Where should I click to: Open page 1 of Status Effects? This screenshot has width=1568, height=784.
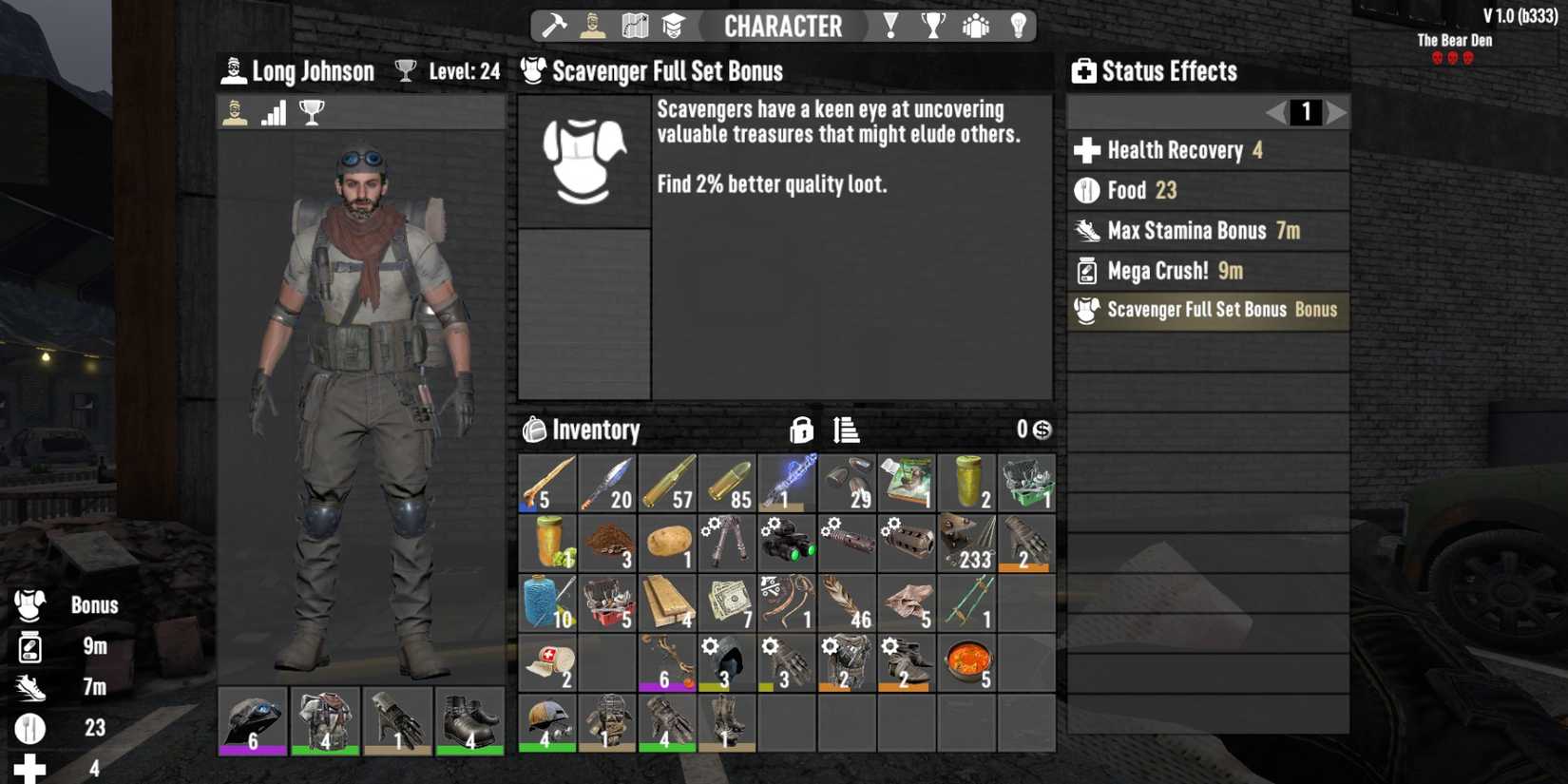(1307, 112)
